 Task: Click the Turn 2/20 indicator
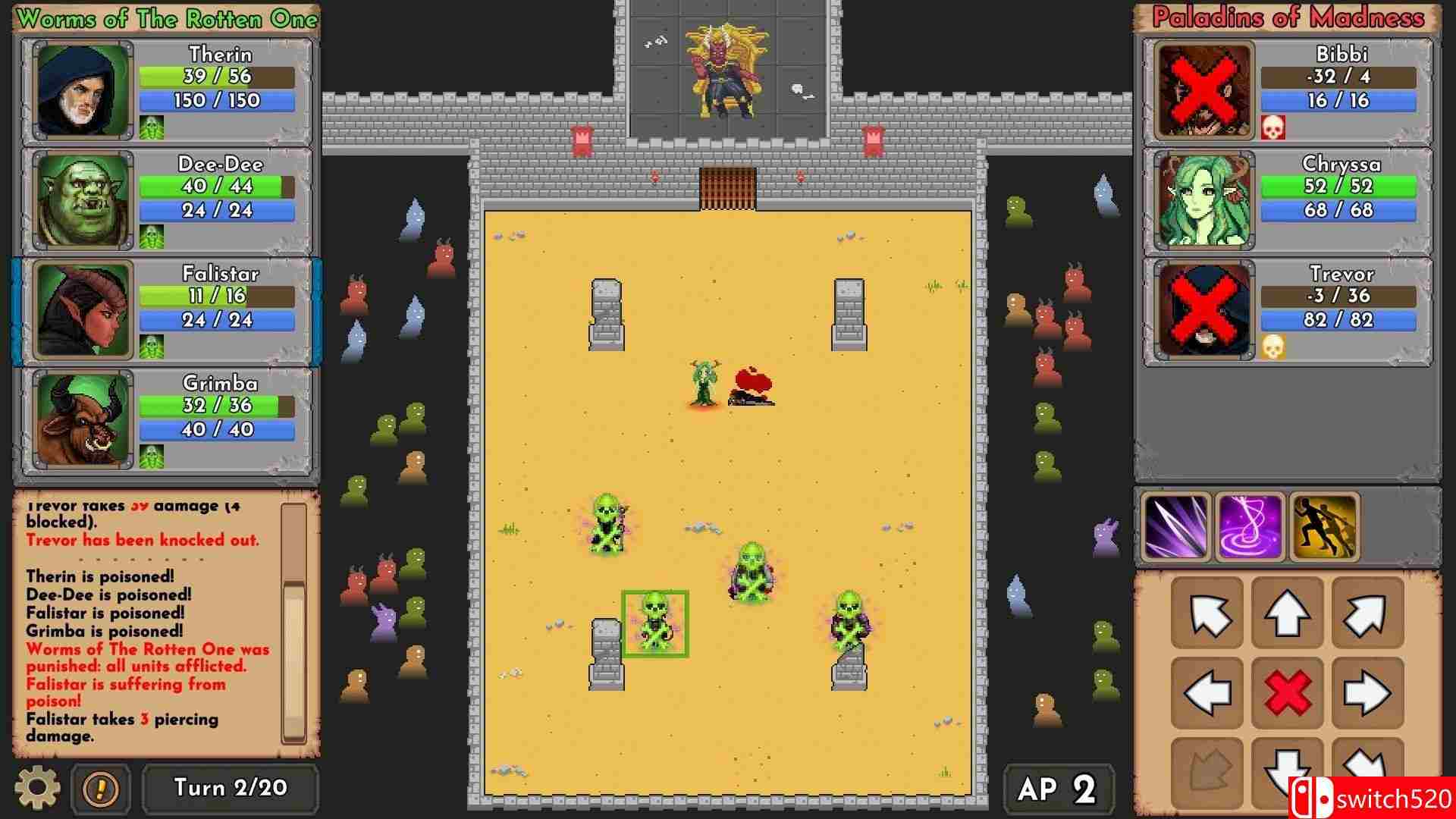[231, 788]
